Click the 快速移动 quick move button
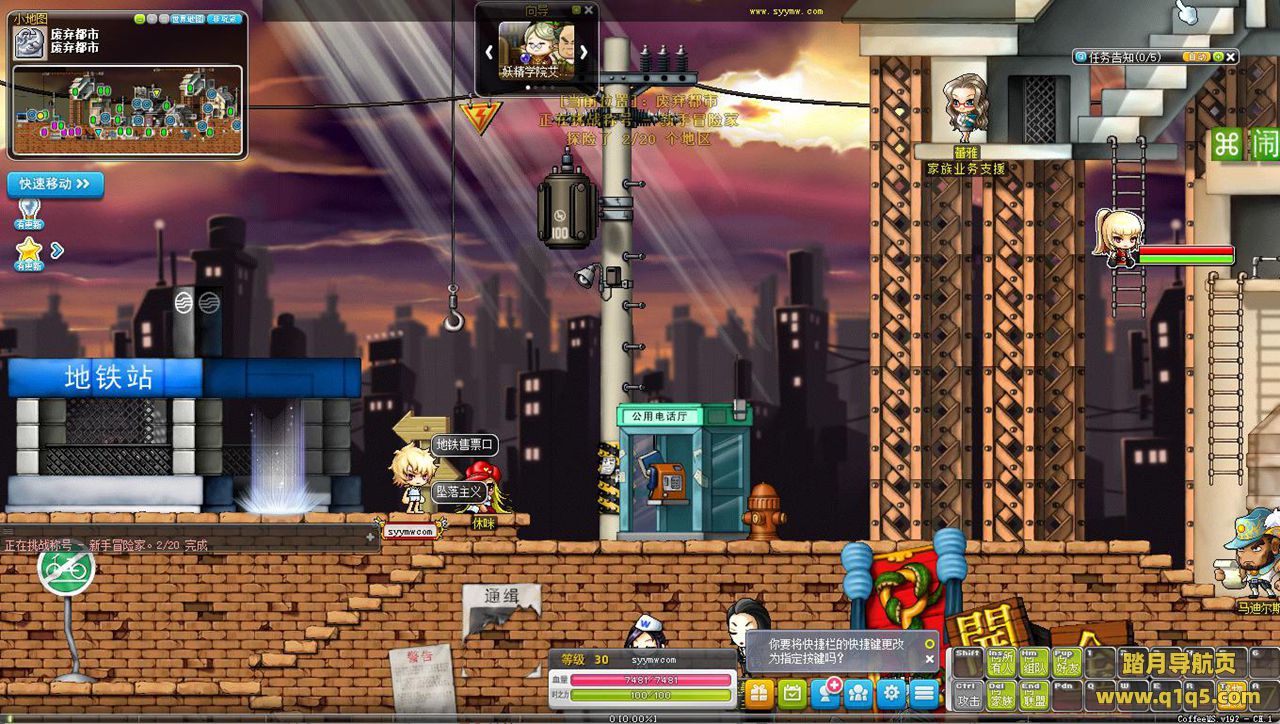 tap(55, 184)
